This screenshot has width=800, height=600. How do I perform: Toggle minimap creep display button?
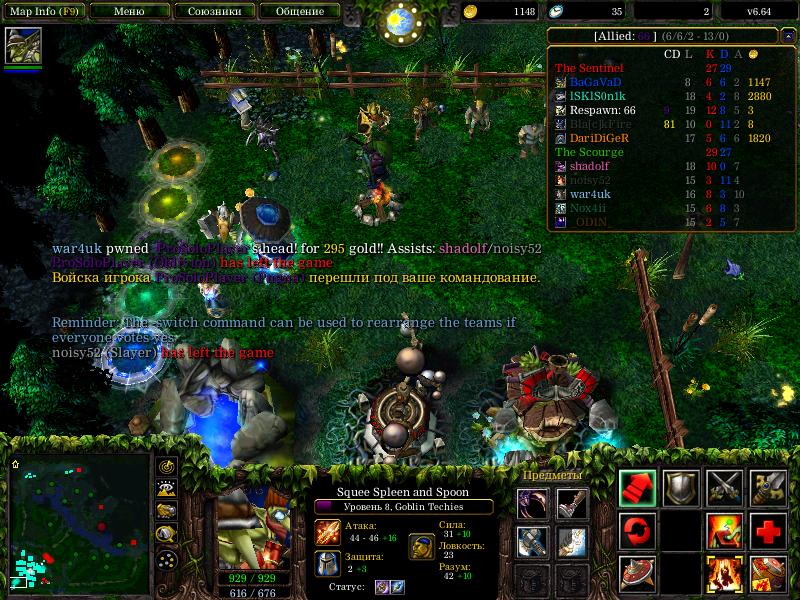point(167,534)
